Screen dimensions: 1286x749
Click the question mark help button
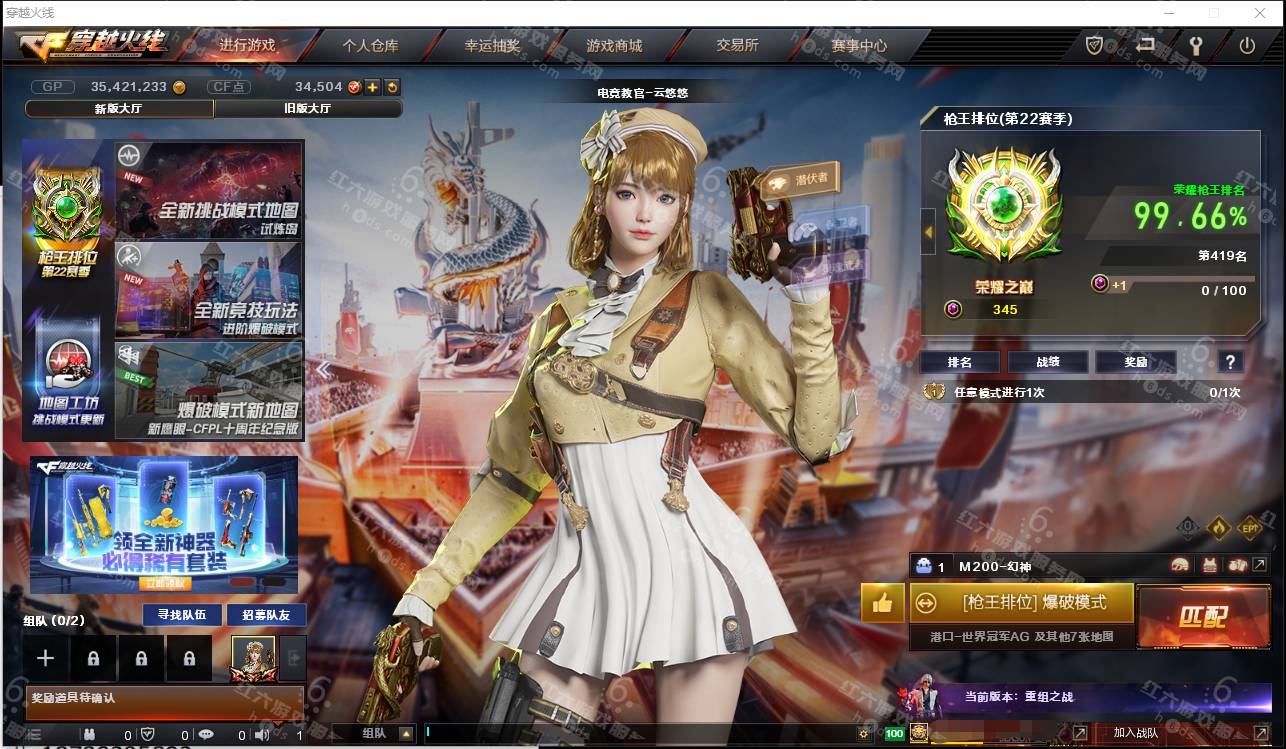(x=1230, y=362)
